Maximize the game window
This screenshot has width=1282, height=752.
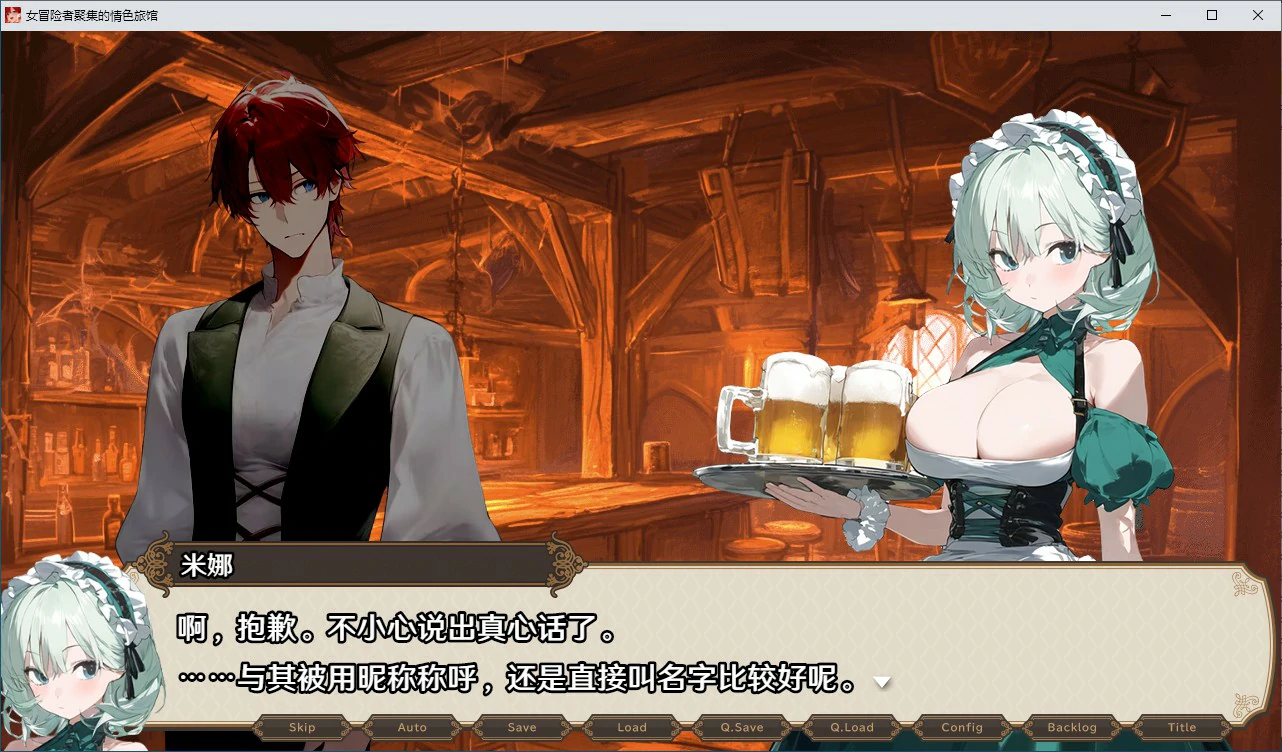[x=1211, y=15]
